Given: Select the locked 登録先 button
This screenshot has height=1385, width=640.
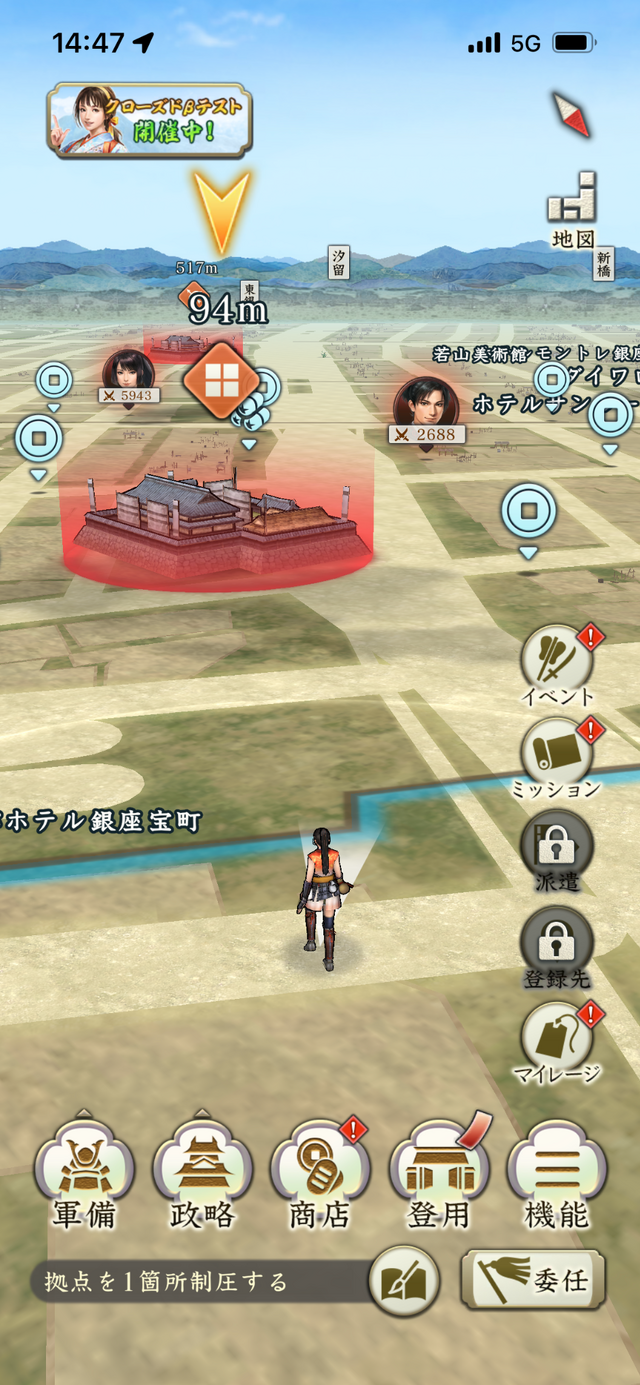Looking at the screenshot, I should pos(557,942).
